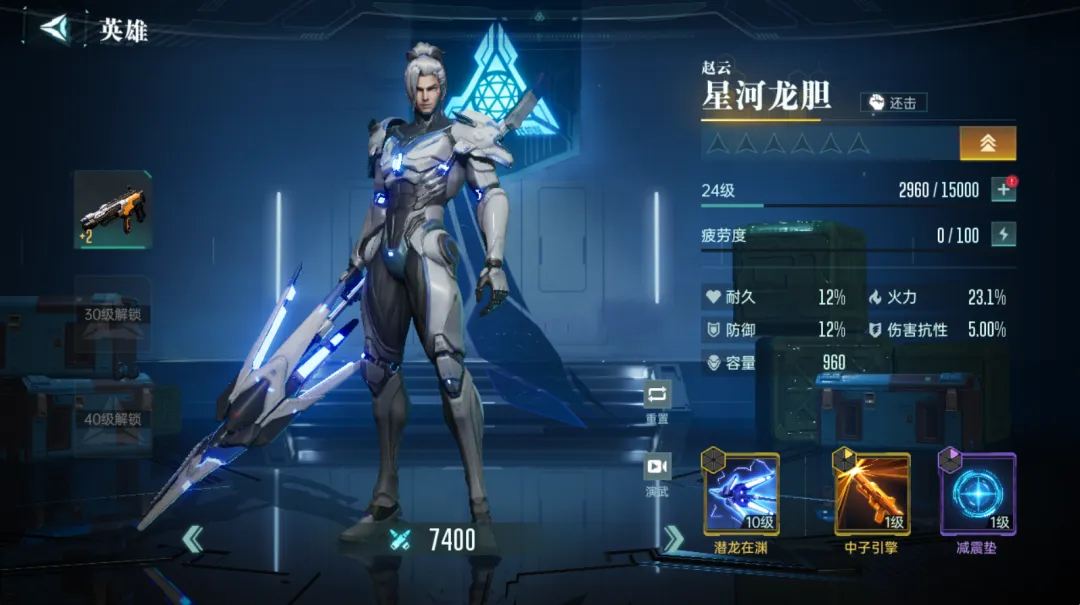Play the 演武 demo video
The image size is (1080, 605).
click(657, 469)
